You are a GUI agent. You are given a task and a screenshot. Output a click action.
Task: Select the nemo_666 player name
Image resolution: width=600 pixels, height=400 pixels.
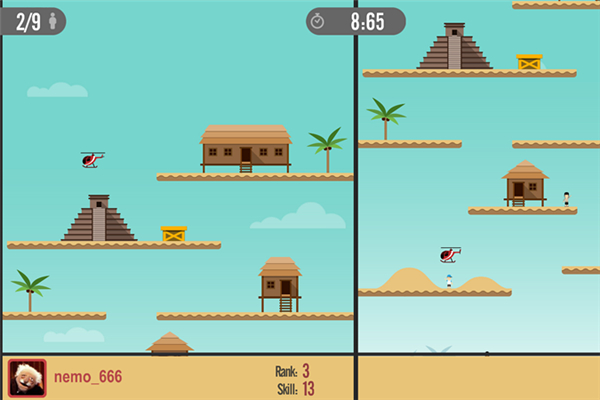point(87,377)
